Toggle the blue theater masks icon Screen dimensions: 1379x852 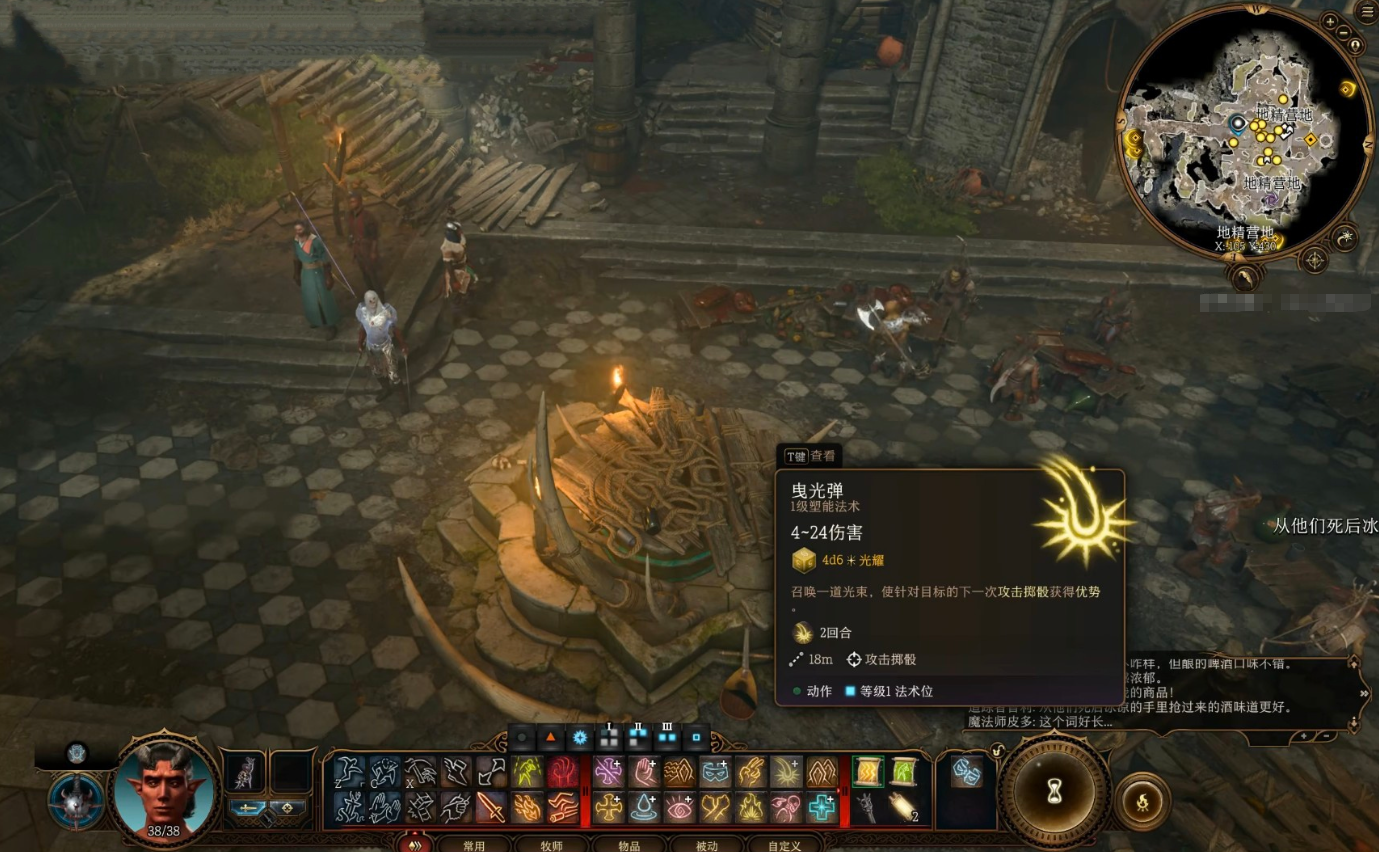pos(966,771)
